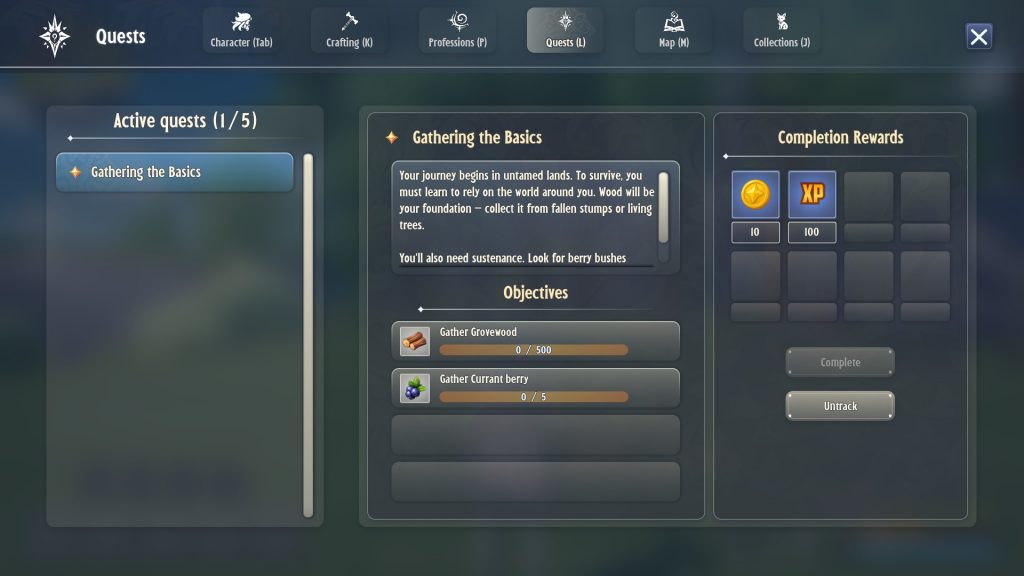Go to the Collections tab
Viewport: 1024px width, 576px height.
[x=781, y=31]
